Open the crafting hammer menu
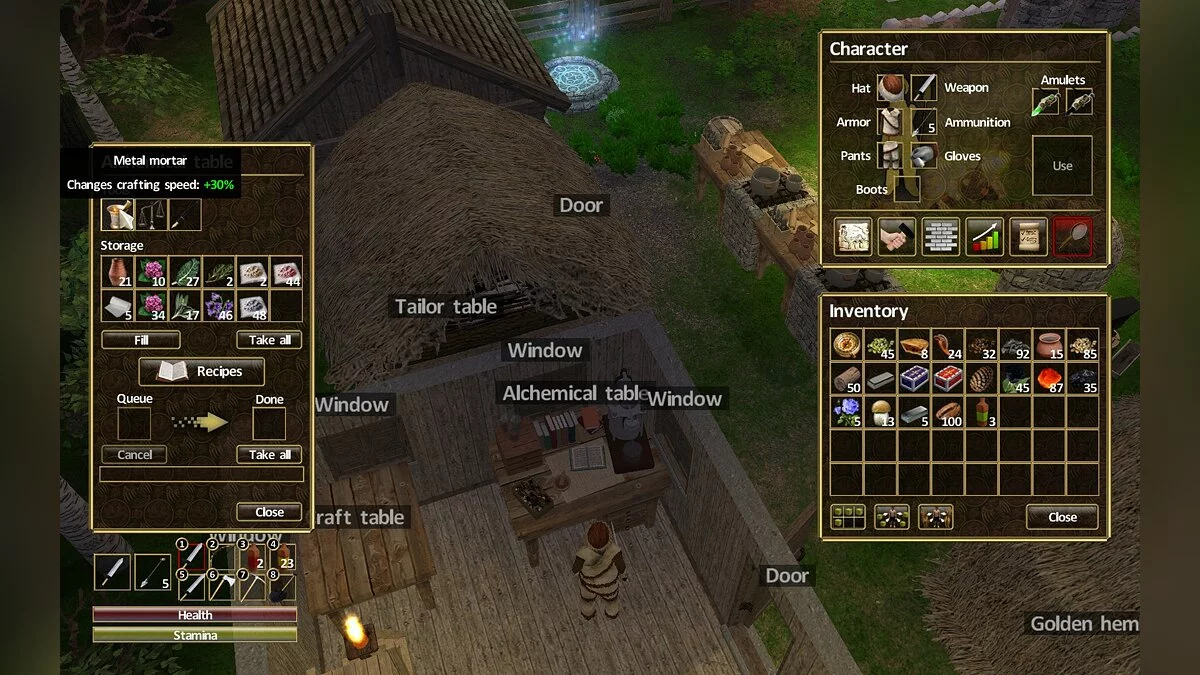Image resolution: width=1200 pixels, height=675 pixels. [x=897, y=237]
